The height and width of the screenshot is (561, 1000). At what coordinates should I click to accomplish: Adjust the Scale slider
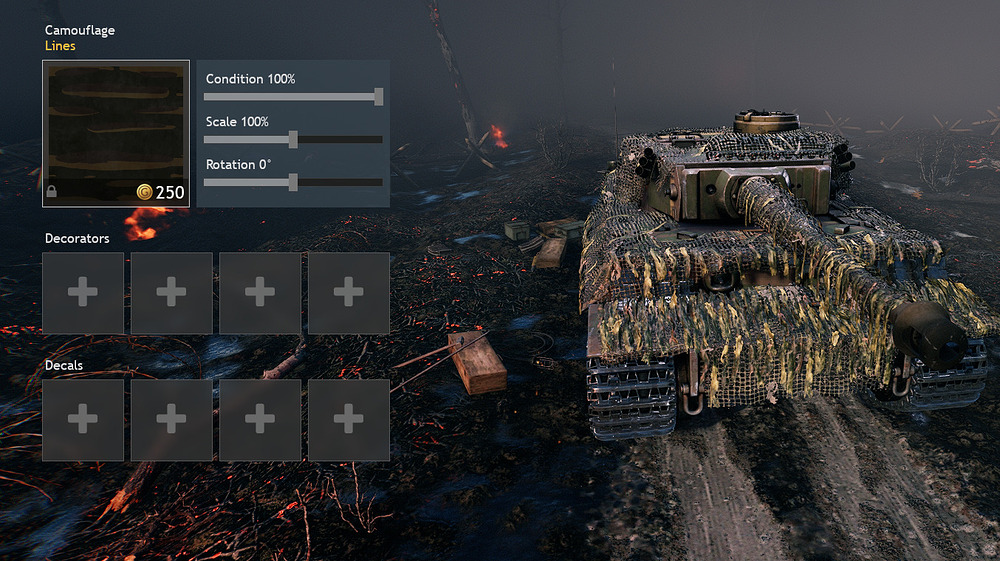coord(293,140)
